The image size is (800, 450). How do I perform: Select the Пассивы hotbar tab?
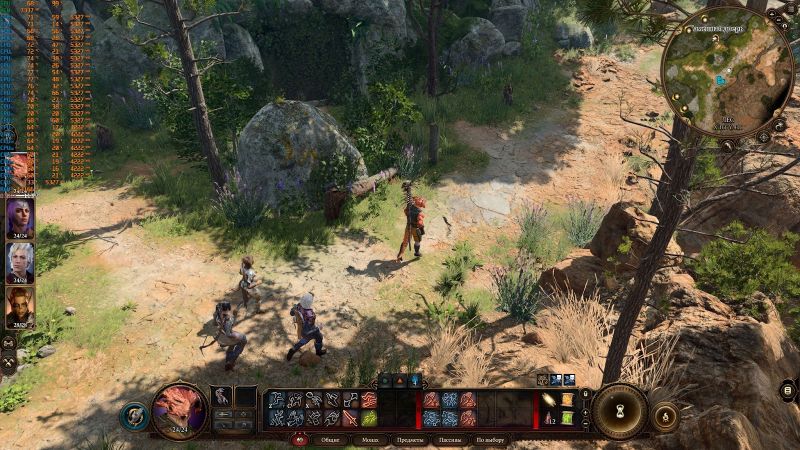pos(449,439)
